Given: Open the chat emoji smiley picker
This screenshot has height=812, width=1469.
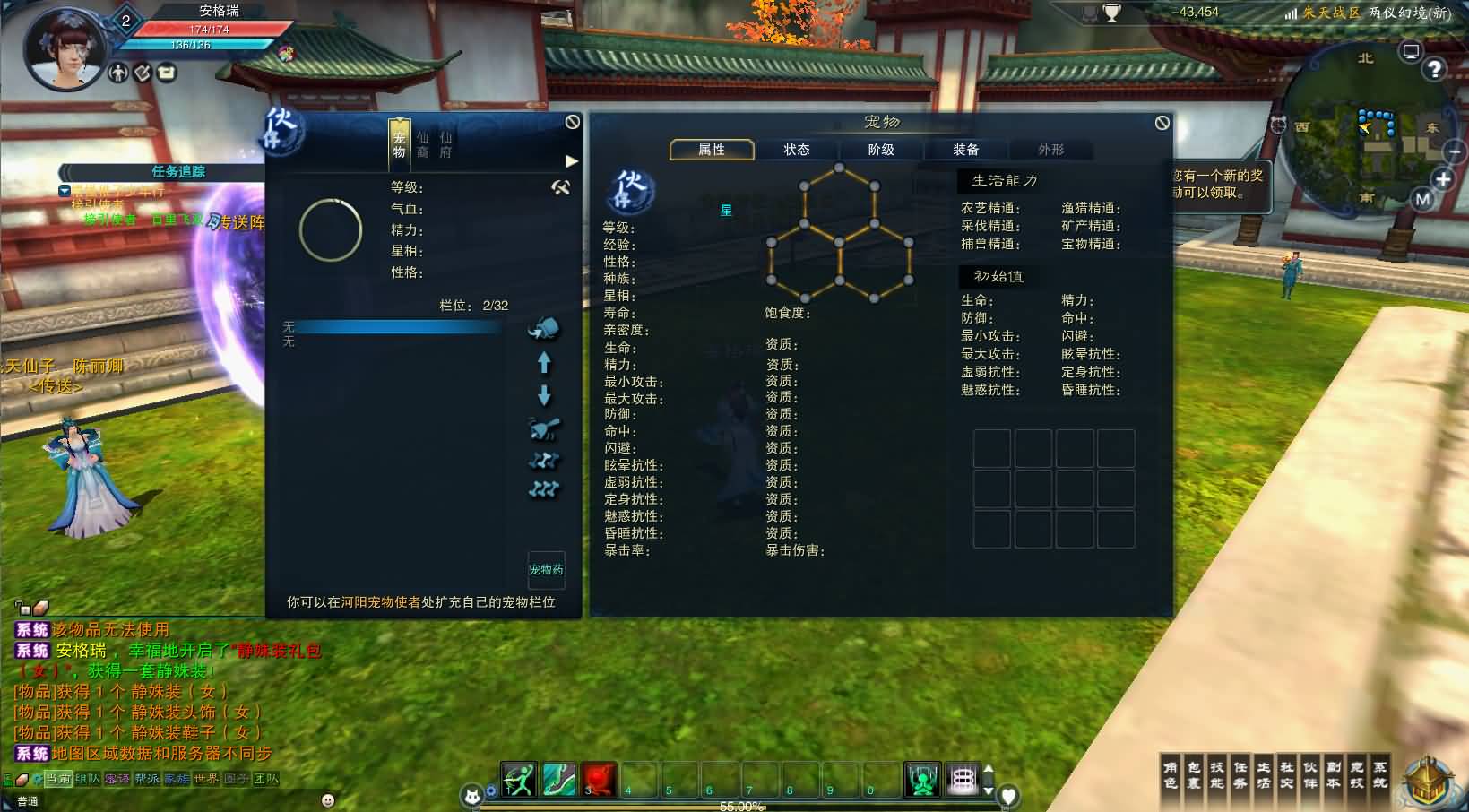Looking at the screenshot, I should click(328, 799).
